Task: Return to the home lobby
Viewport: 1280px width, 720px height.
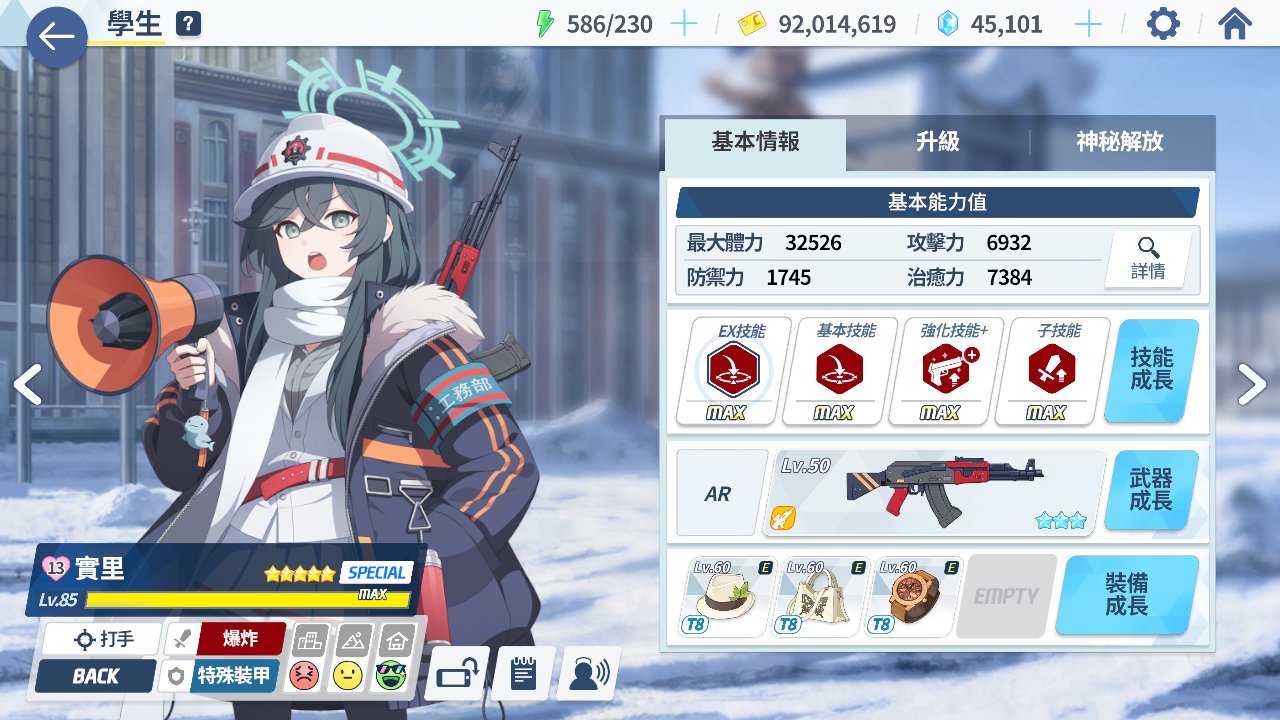Action: pos(1235,24)
